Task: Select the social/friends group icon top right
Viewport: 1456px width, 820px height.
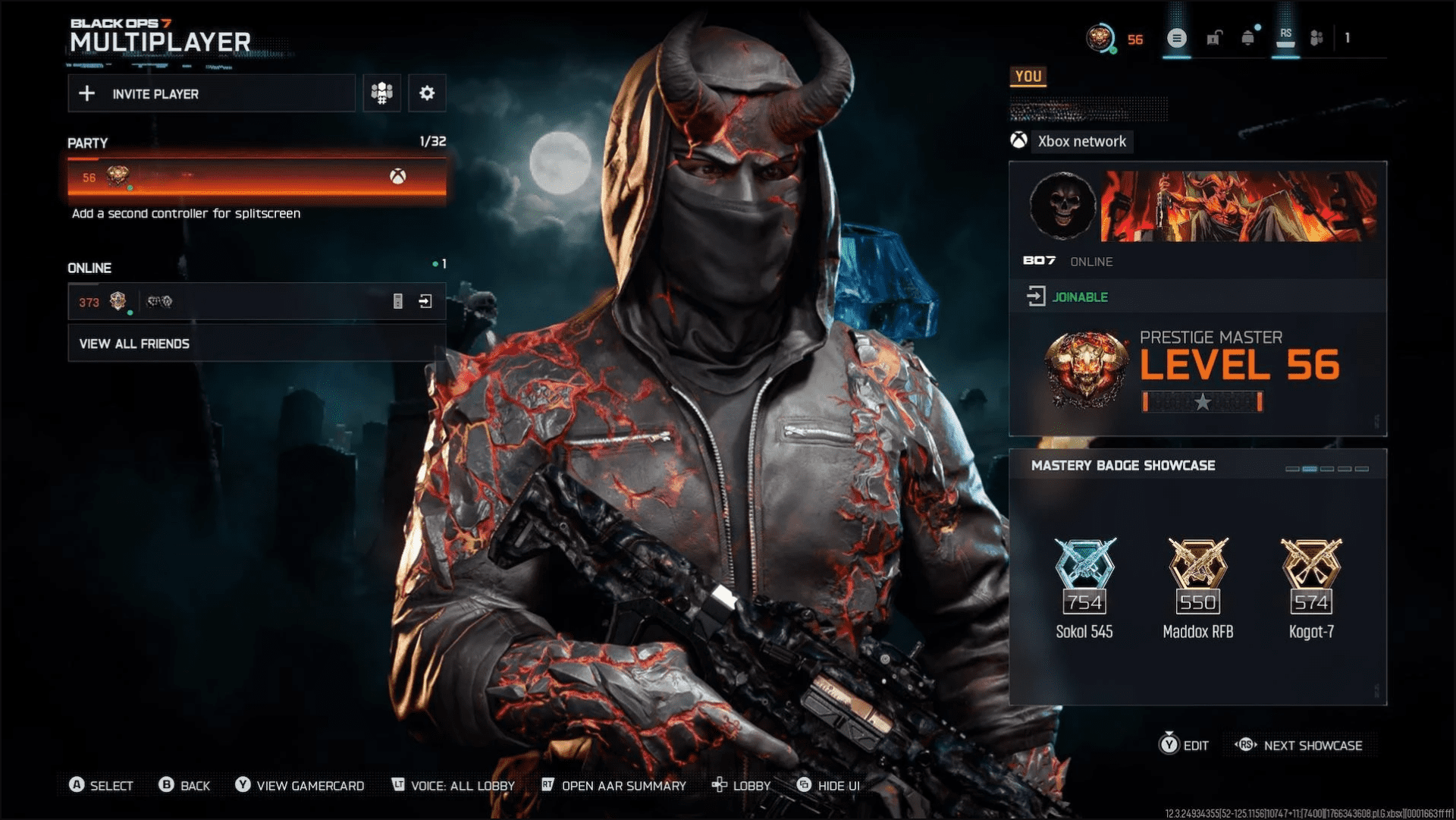Action: coord(1317,38)
